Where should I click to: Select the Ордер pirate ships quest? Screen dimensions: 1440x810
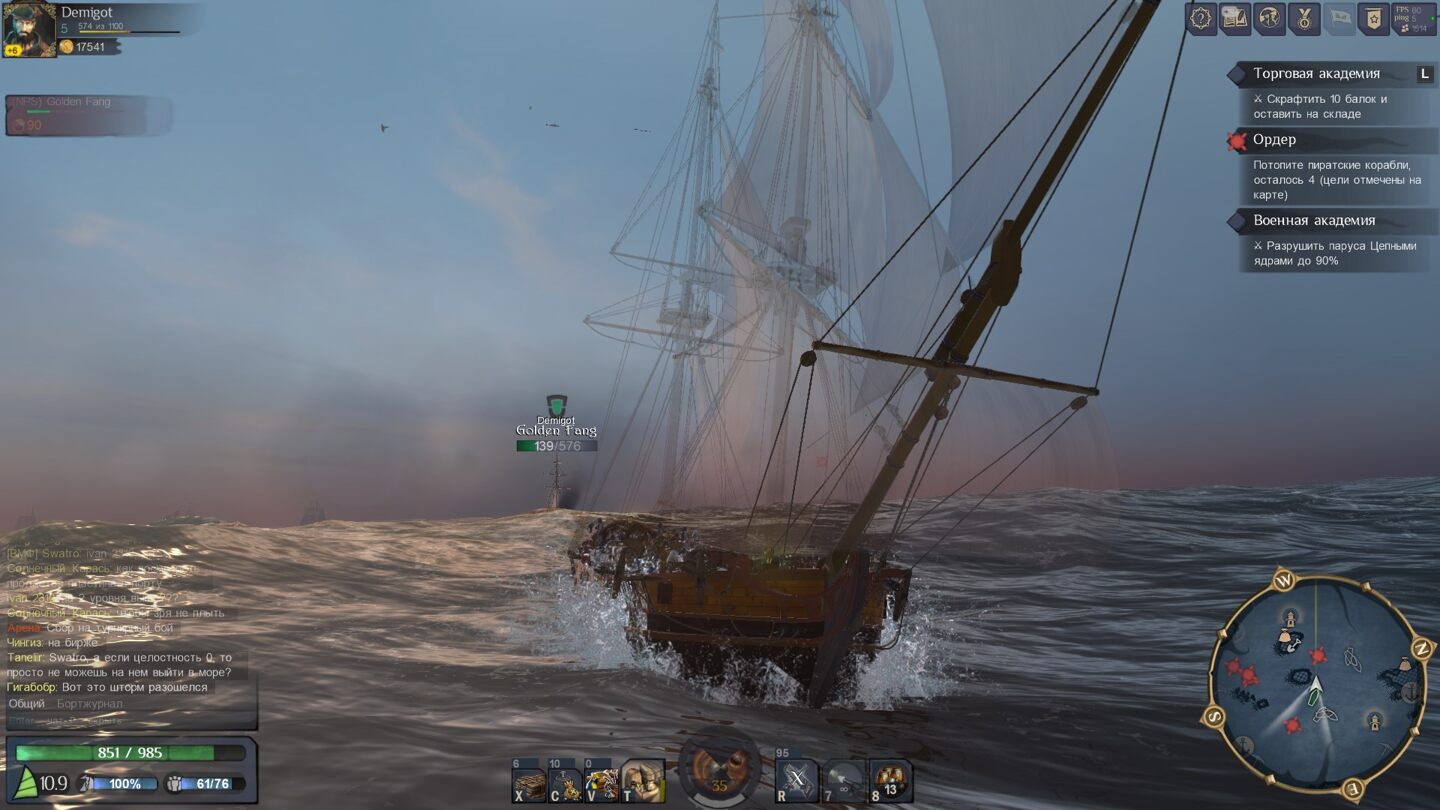(1274, 140)
